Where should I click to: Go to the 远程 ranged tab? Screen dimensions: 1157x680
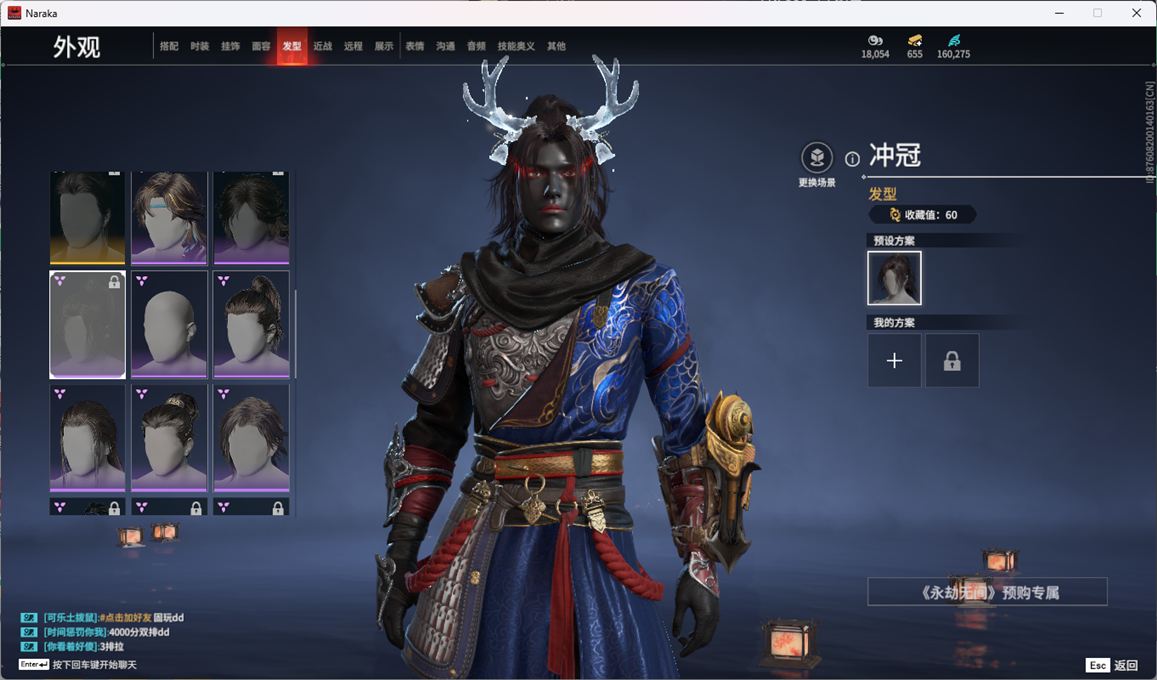[353, 46]
